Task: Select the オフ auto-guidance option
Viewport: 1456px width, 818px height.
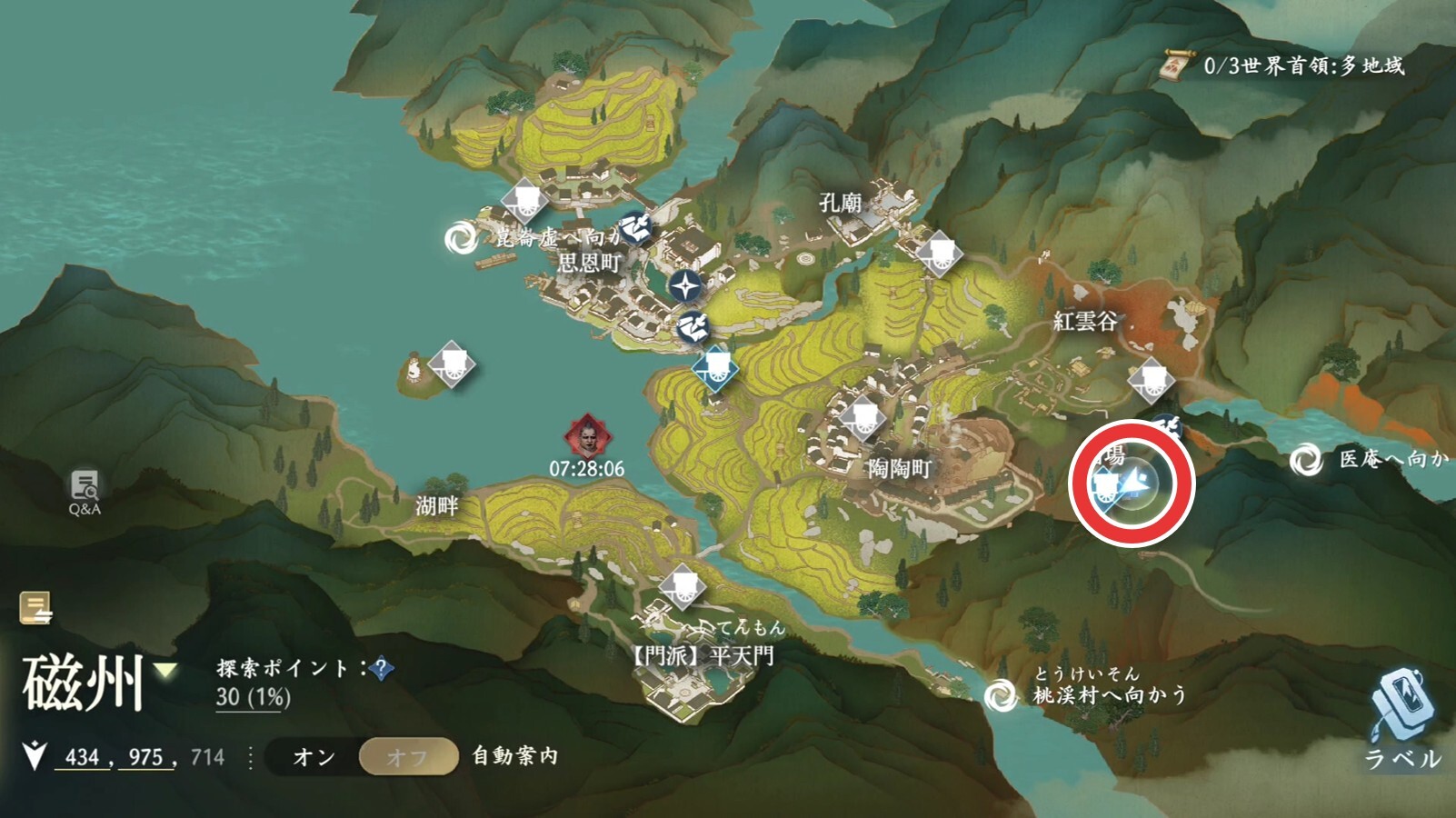Action: pyautogui.click(x=408, y=757)
